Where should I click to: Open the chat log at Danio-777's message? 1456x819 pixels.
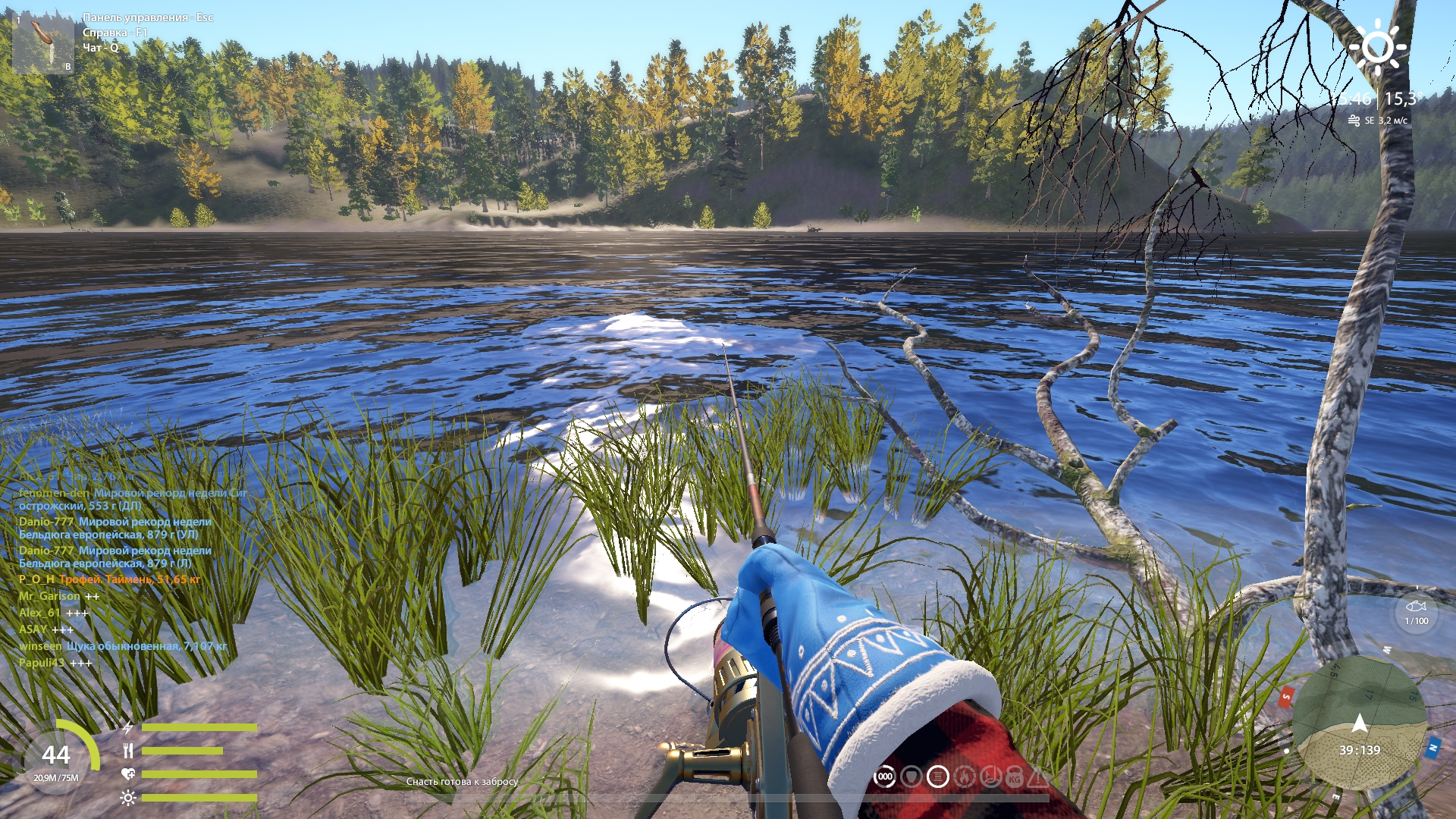pyautogui.click(x=115, y=528)
